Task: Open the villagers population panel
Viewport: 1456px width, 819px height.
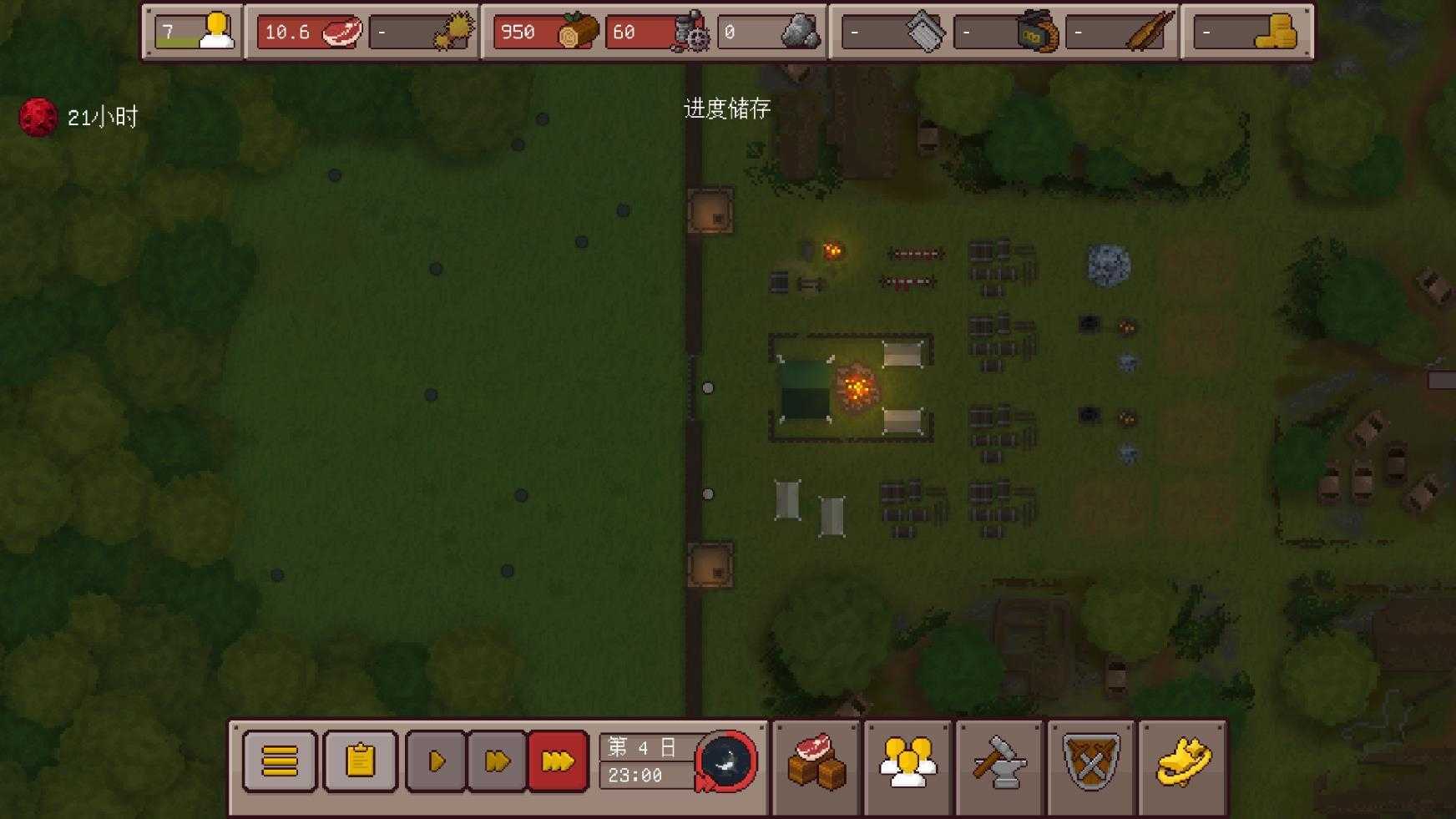Action: point(907,762)
